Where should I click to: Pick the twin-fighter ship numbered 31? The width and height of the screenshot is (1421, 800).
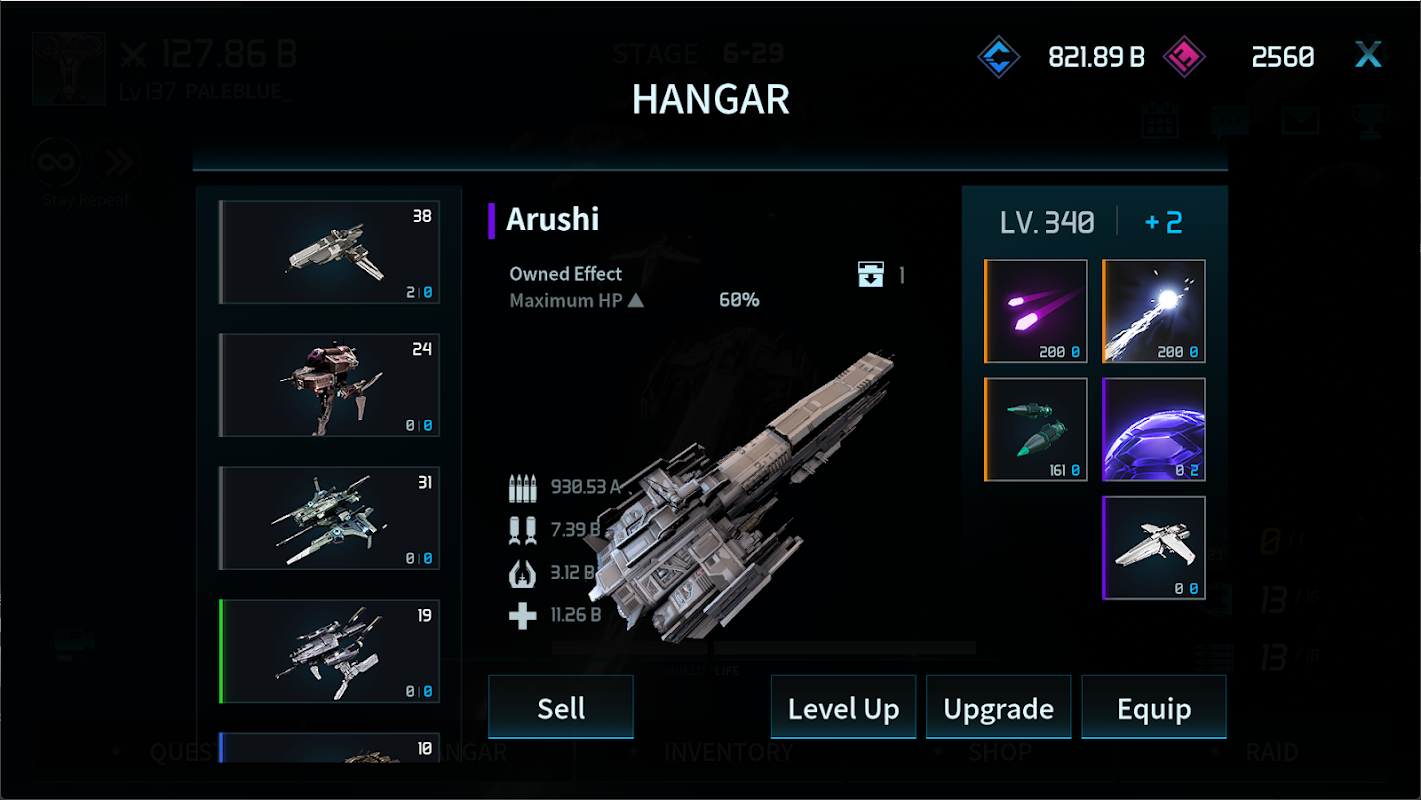coord(330,518)
